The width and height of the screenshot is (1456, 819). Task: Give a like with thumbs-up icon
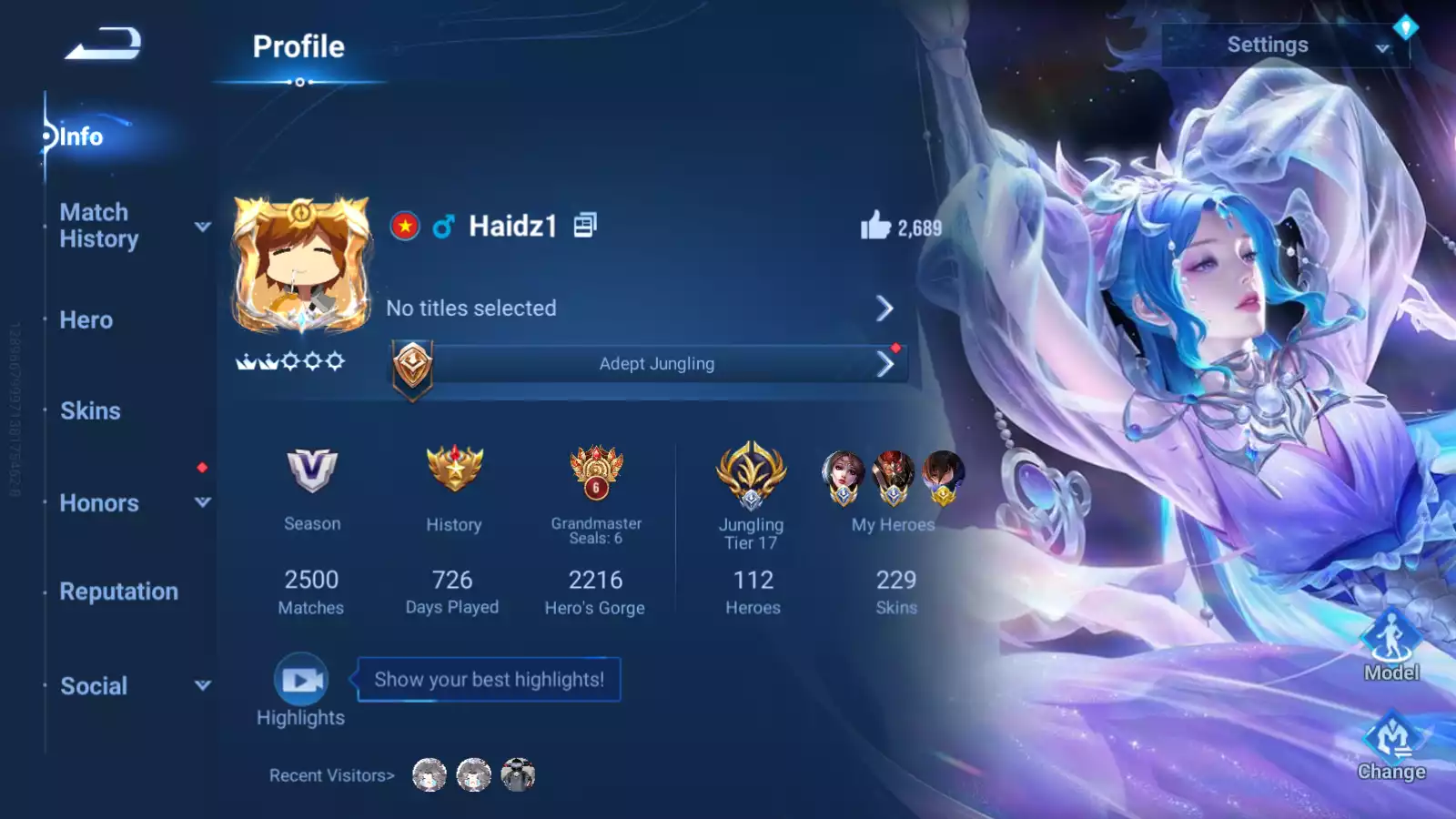pyautogui.click(x=875, y=226)
